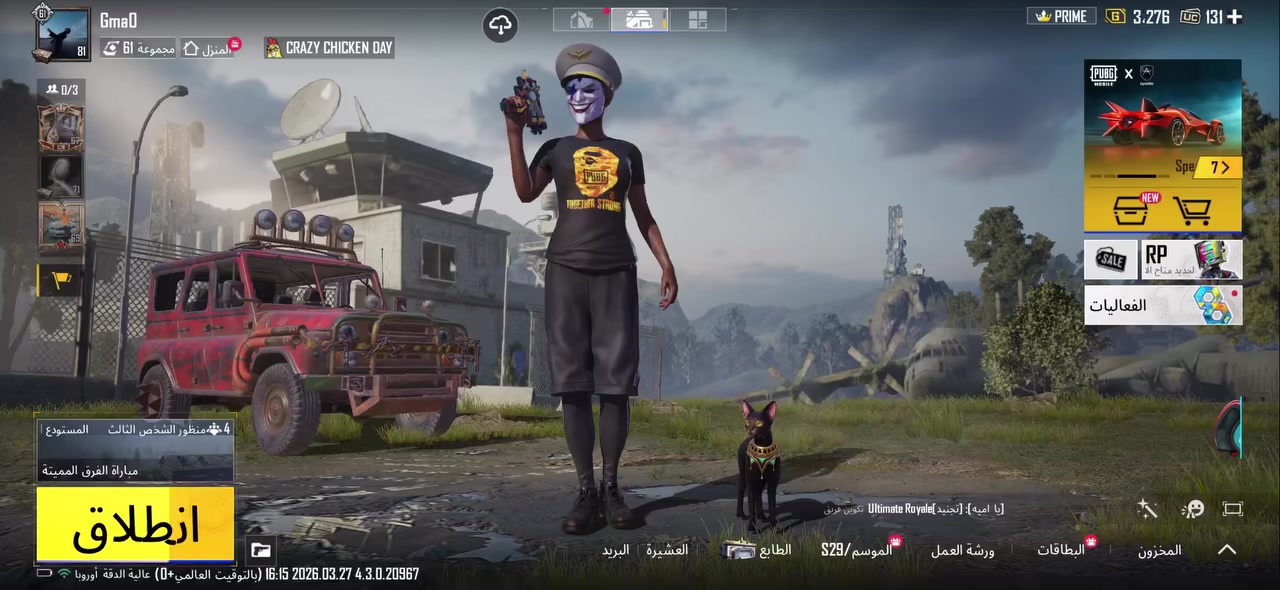
Task: Open the player profile avatar
Action: (62, 34)
